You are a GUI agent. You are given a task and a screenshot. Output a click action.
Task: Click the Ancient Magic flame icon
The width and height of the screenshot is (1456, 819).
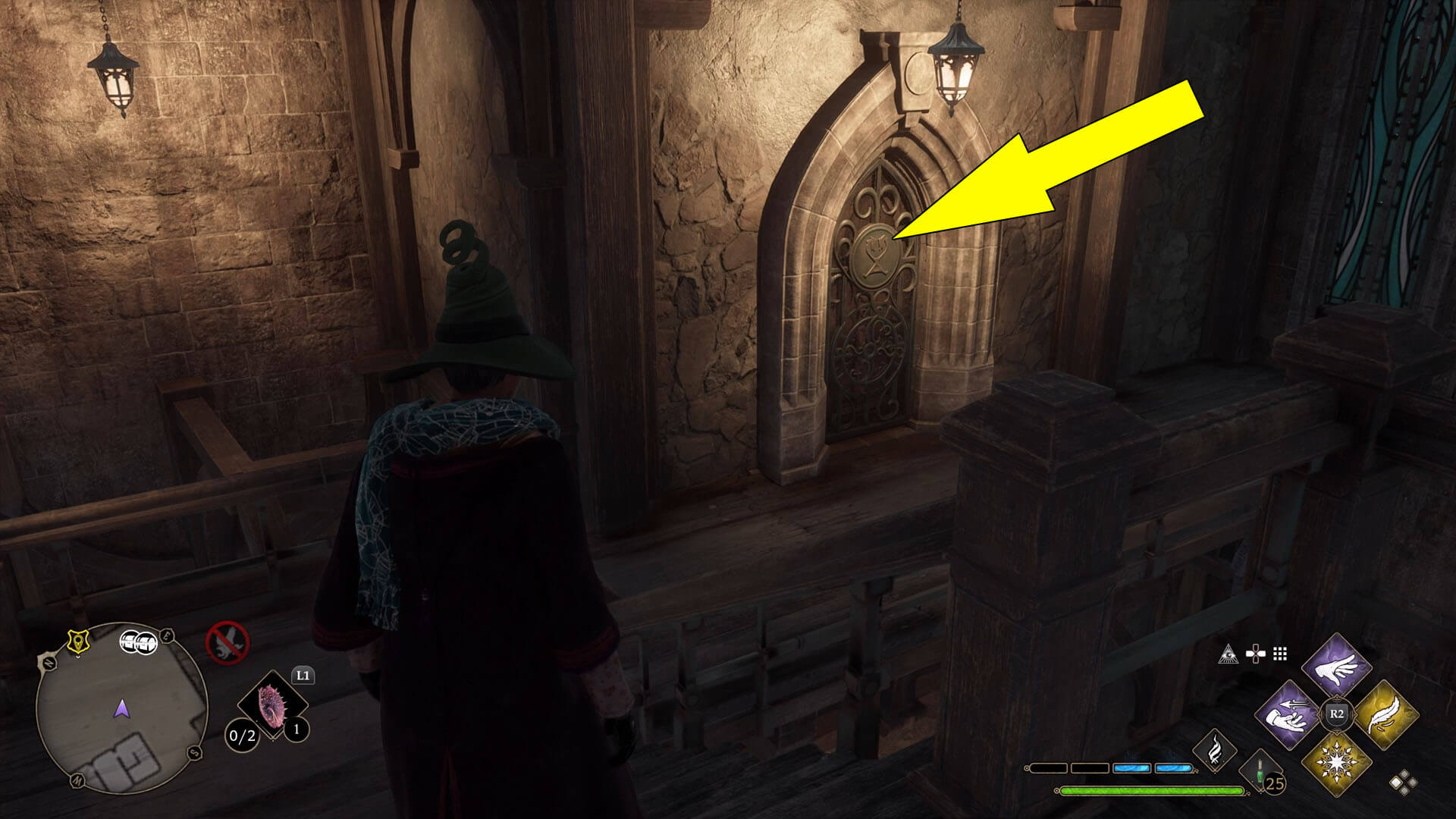click(1214, 751)
